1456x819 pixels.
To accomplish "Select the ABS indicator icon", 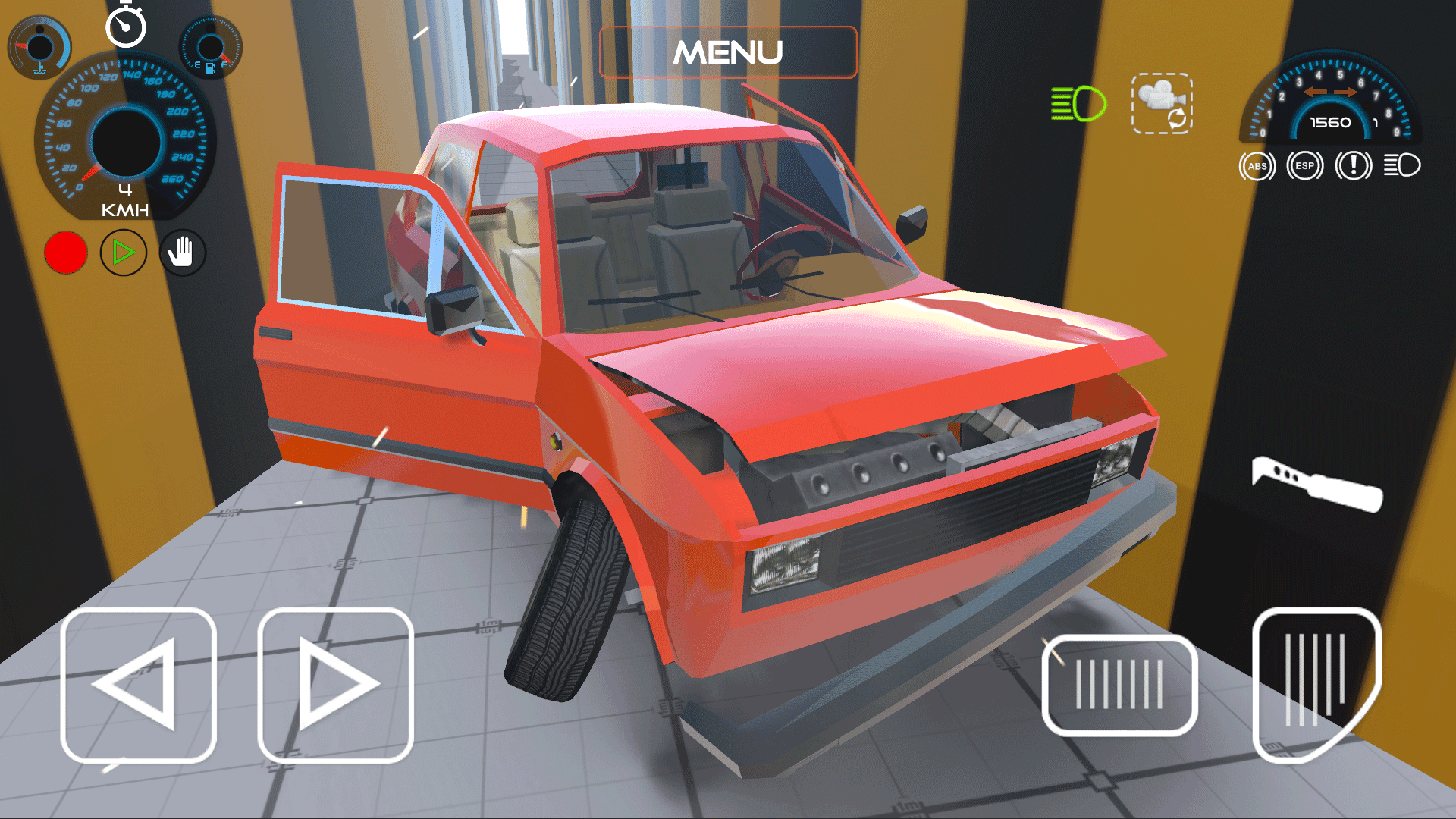I will pos(1257,165).
